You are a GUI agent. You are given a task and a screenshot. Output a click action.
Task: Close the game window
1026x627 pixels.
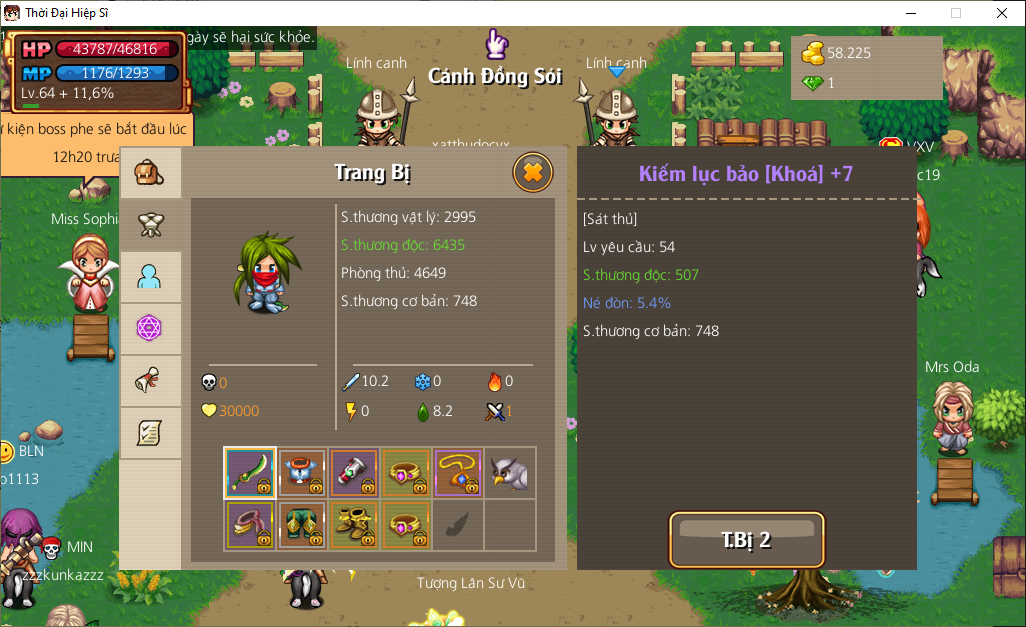(1002, 13)
